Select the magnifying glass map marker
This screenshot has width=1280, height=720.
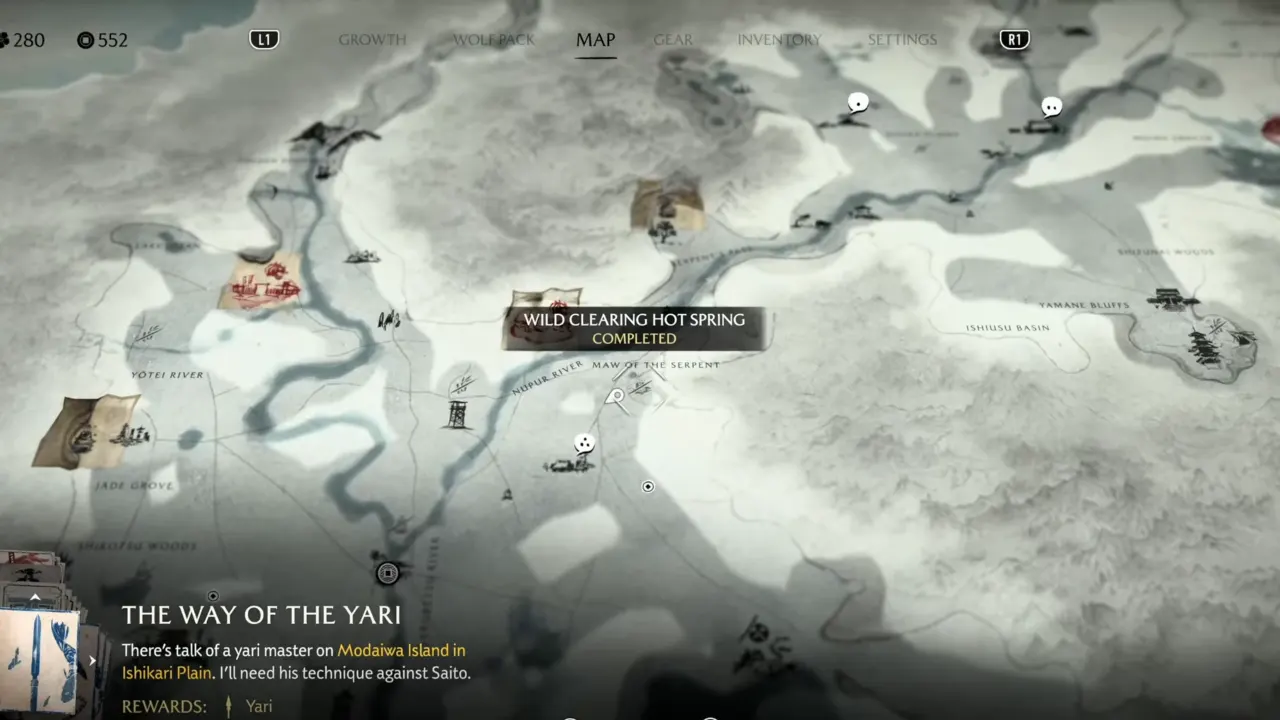coord(616,399)
